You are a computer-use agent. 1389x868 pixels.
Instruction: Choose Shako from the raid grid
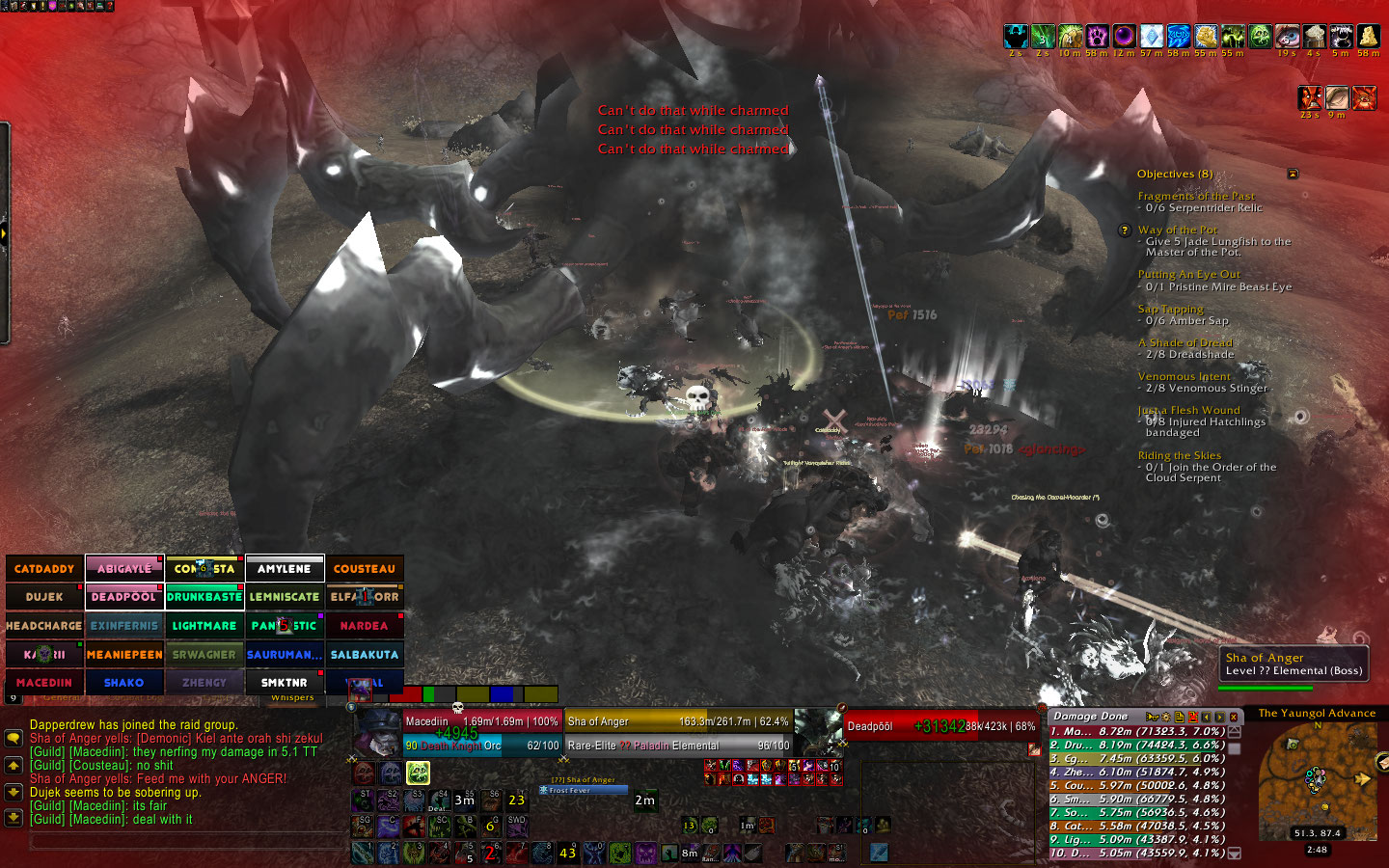tap(124, 683)
